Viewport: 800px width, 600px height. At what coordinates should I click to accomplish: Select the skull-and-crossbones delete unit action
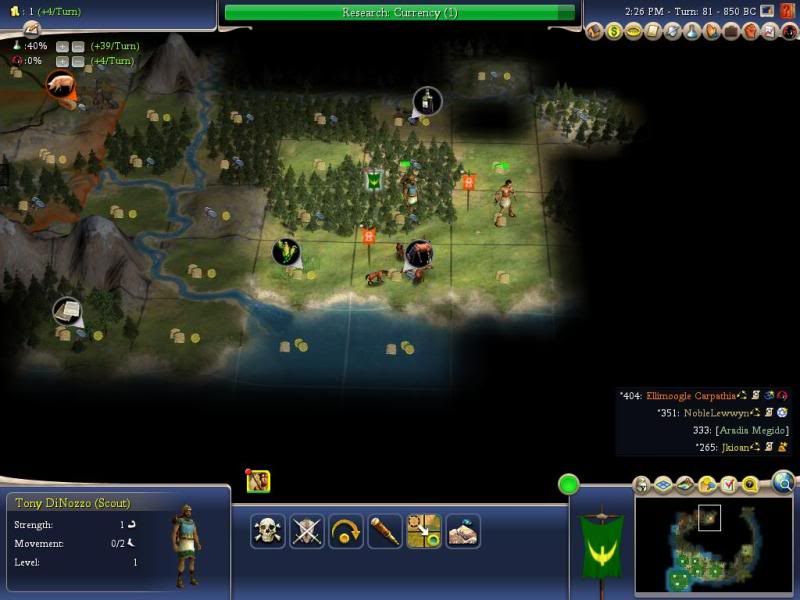(267, 530)
